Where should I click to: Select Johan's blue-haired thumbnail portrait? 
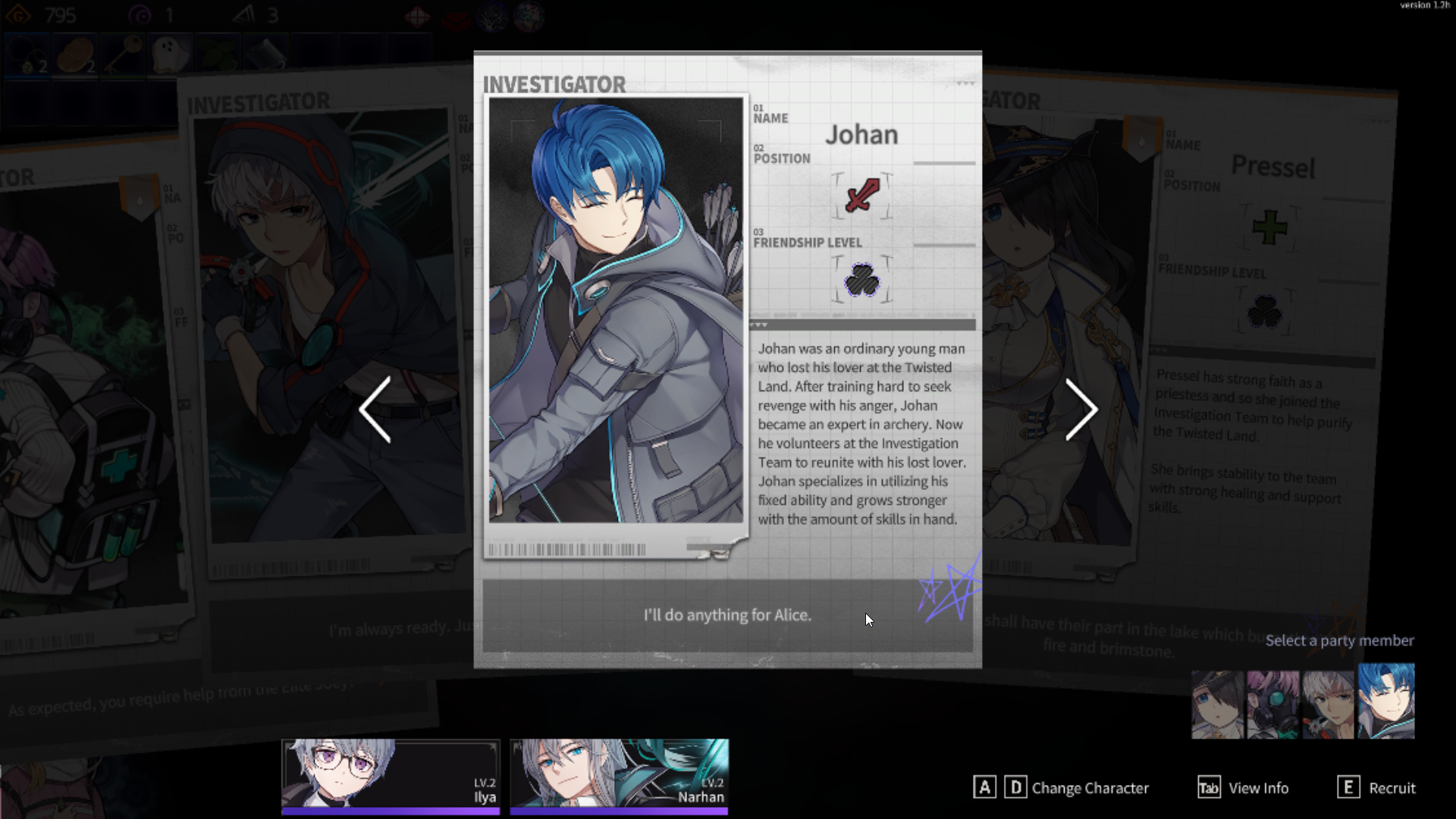1385,701
